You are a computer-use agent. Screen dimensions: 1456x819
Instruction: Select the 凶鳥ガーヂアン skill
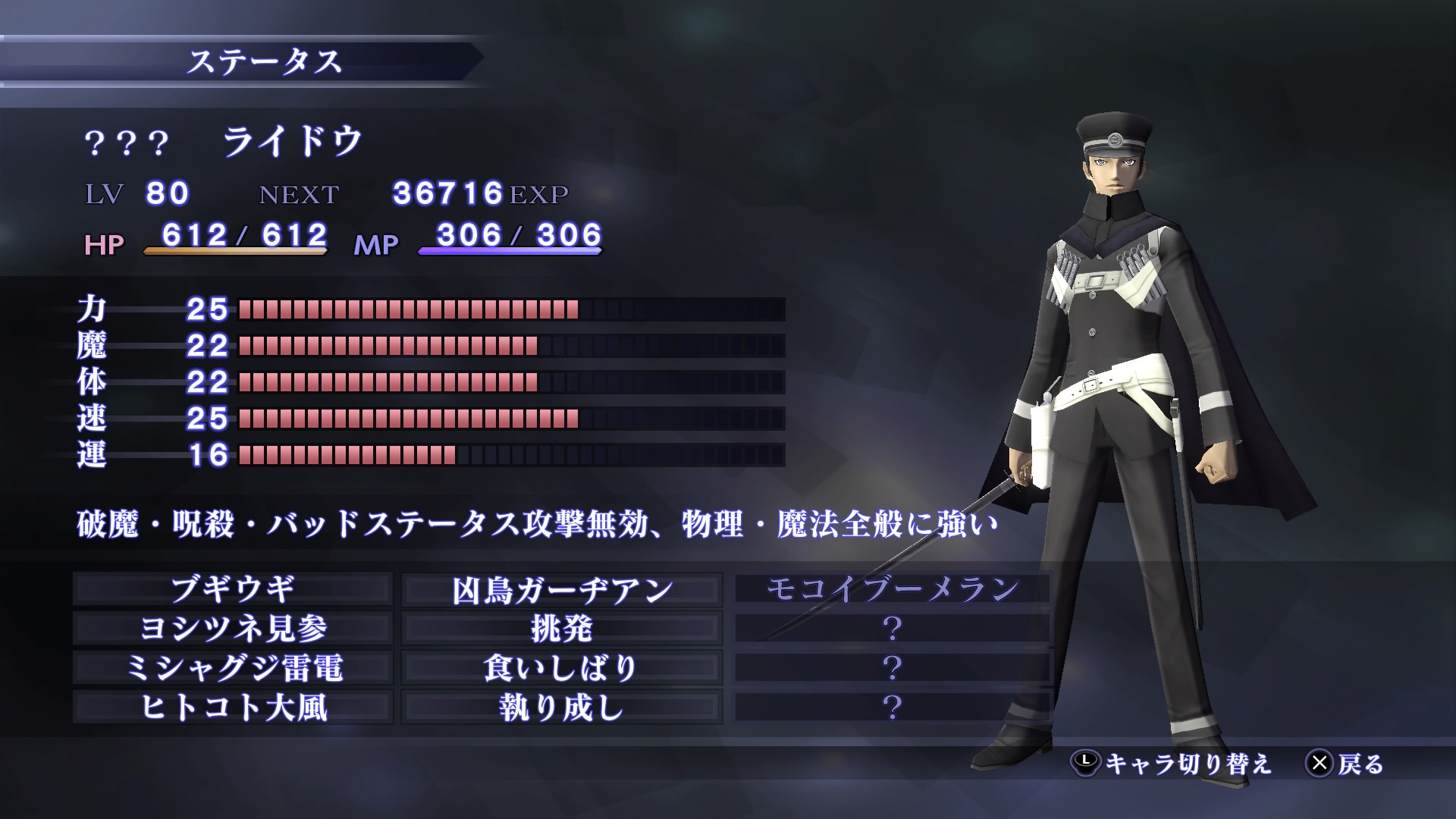click(x=562, y=589)
